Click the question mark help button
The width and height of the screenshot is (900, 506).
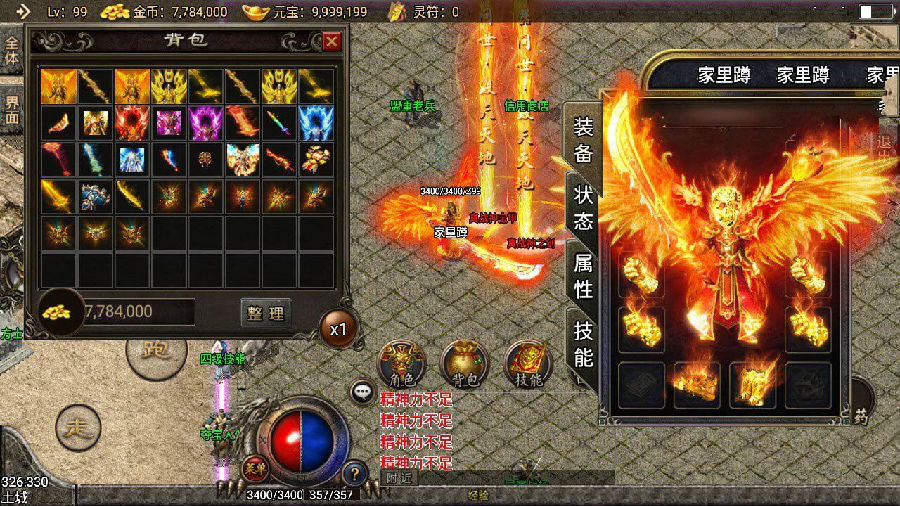click(353, 474)
